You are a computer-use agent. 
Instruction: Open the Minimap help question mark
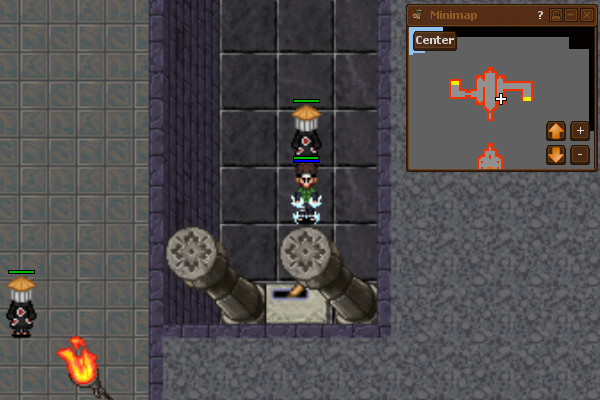(x=540, y=15)
